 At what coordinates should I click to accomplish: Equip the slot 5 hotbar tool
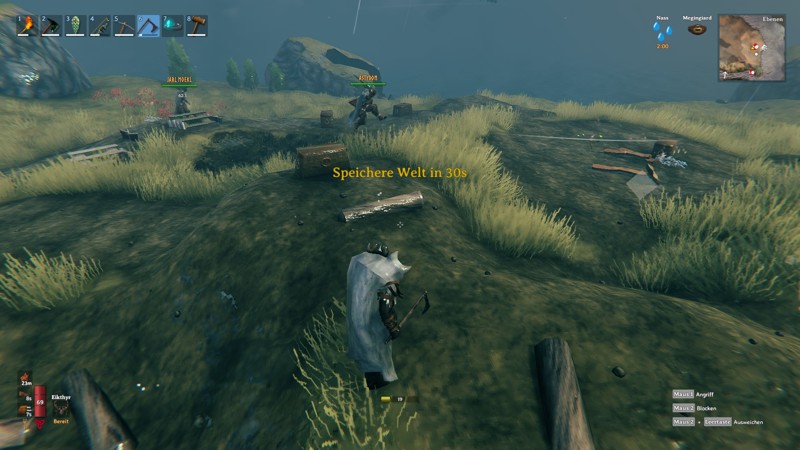123,26
